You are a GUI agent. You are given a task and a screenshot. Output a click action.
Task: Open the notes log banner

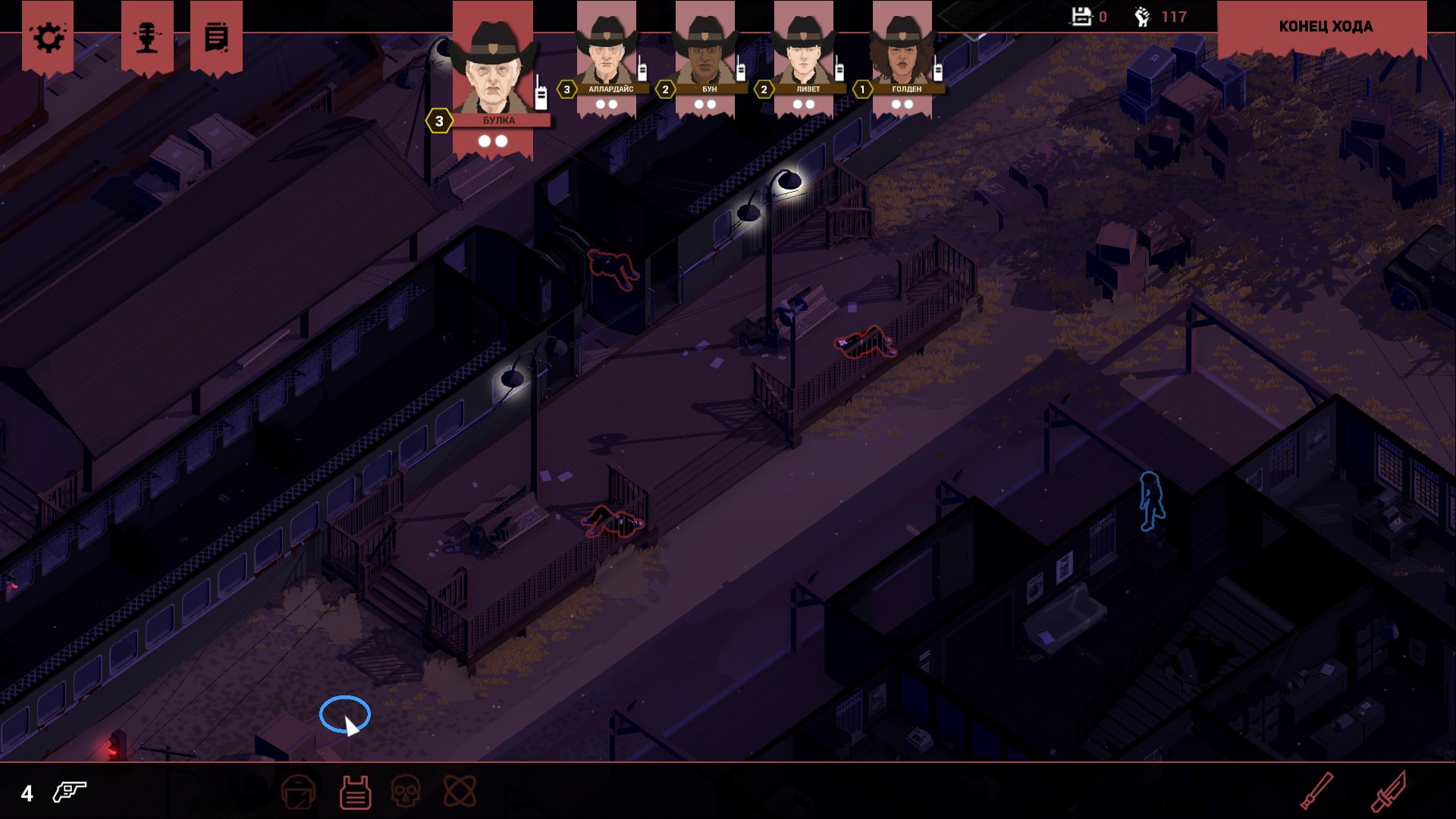click(216, 37)
